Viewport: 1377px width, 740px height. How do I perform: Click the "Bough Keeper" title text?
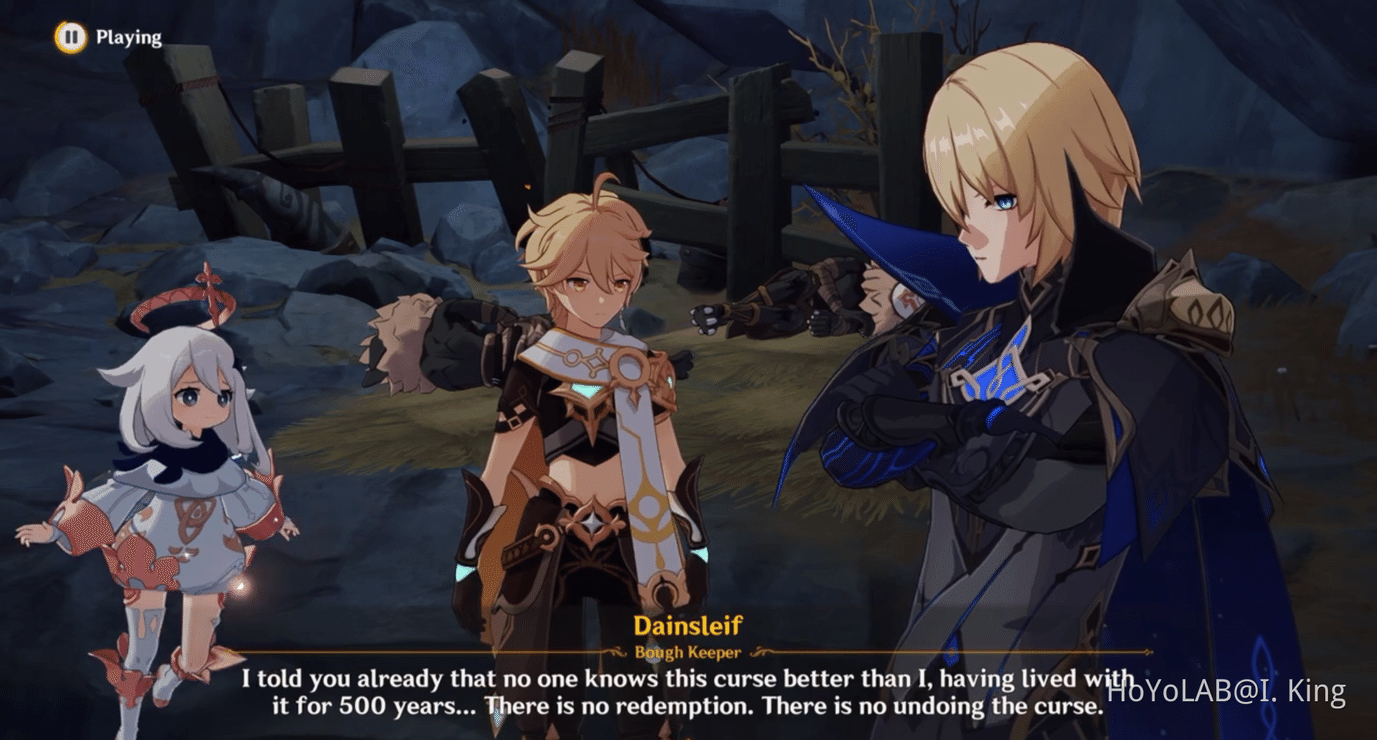688,651
